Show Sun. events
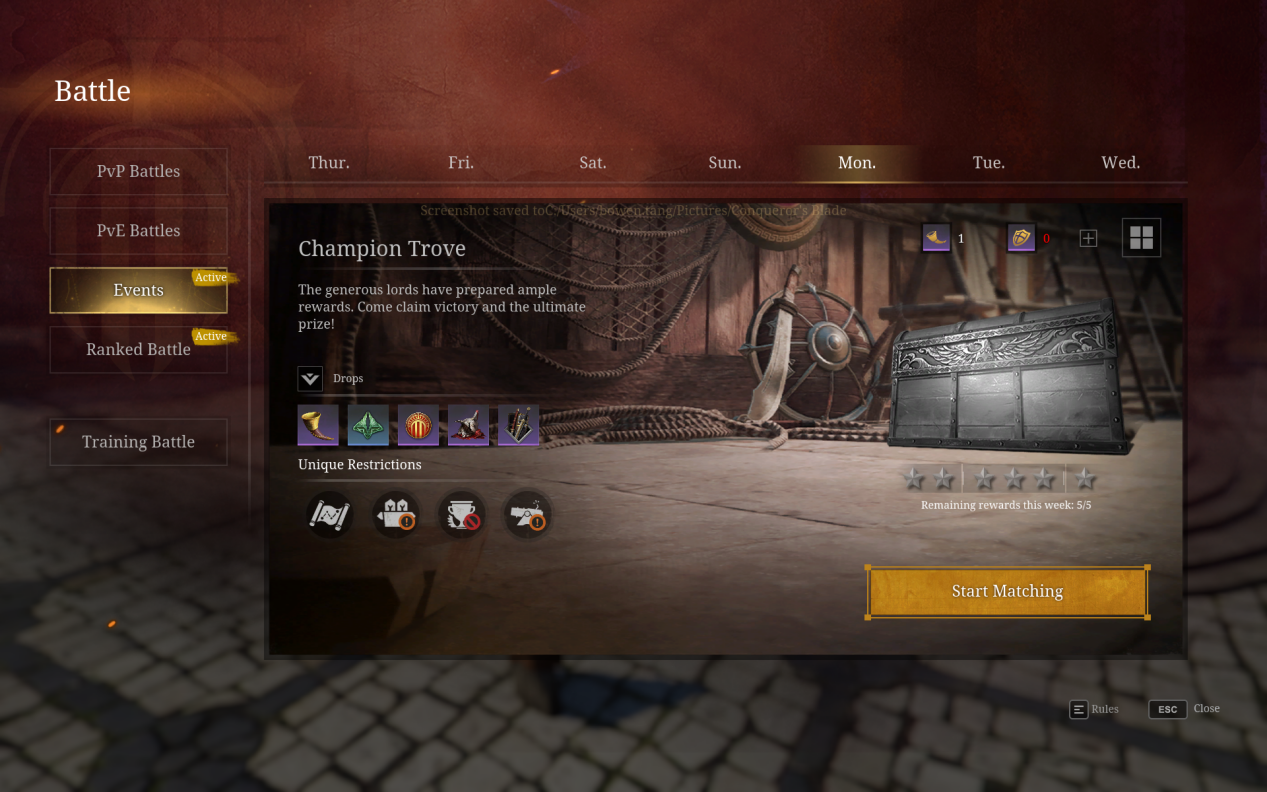This screenshot has width=1267, height=792. 725,162
